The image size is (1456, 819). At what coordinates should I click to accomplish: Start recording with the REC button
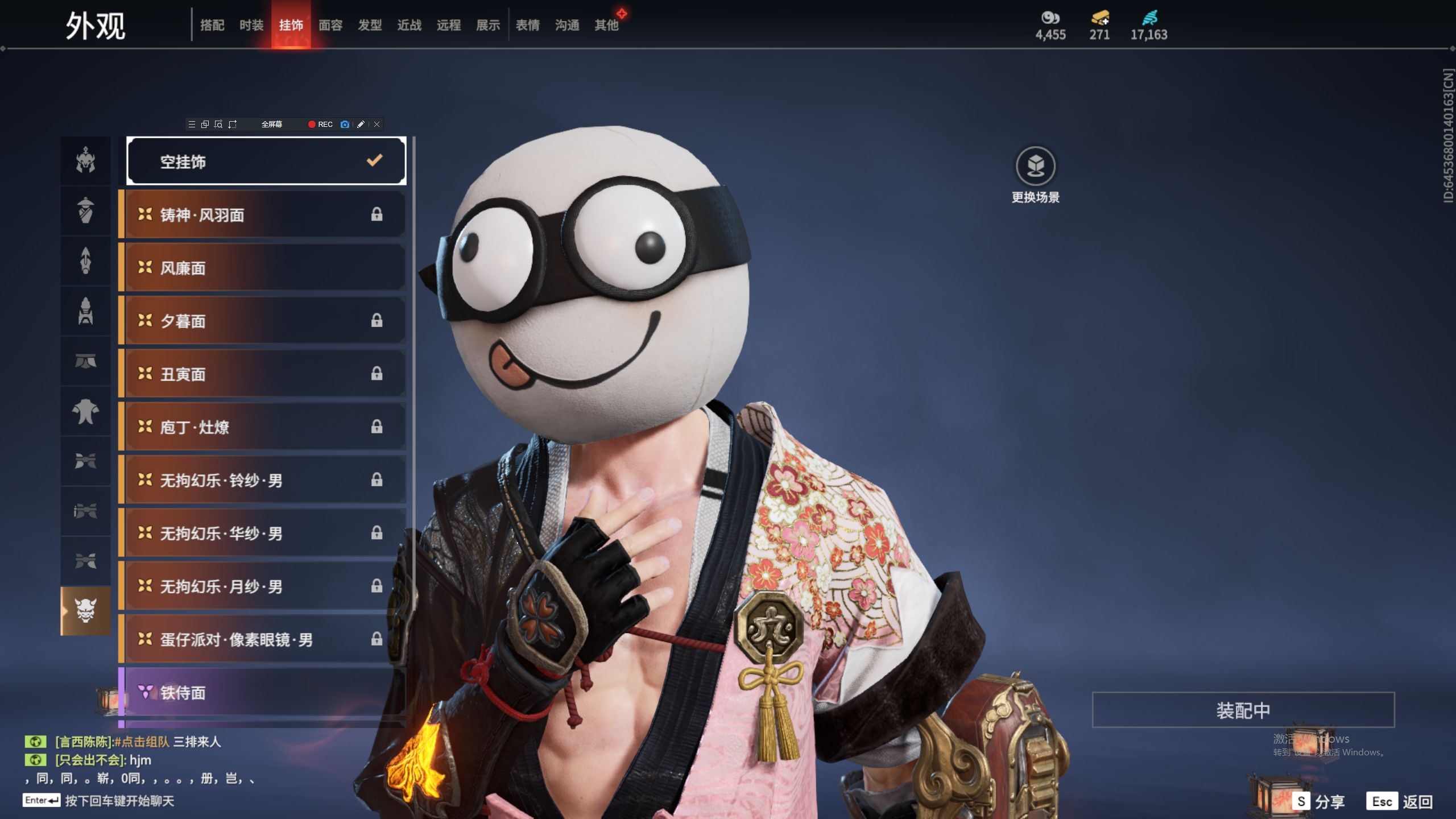(x=321, y=125)
